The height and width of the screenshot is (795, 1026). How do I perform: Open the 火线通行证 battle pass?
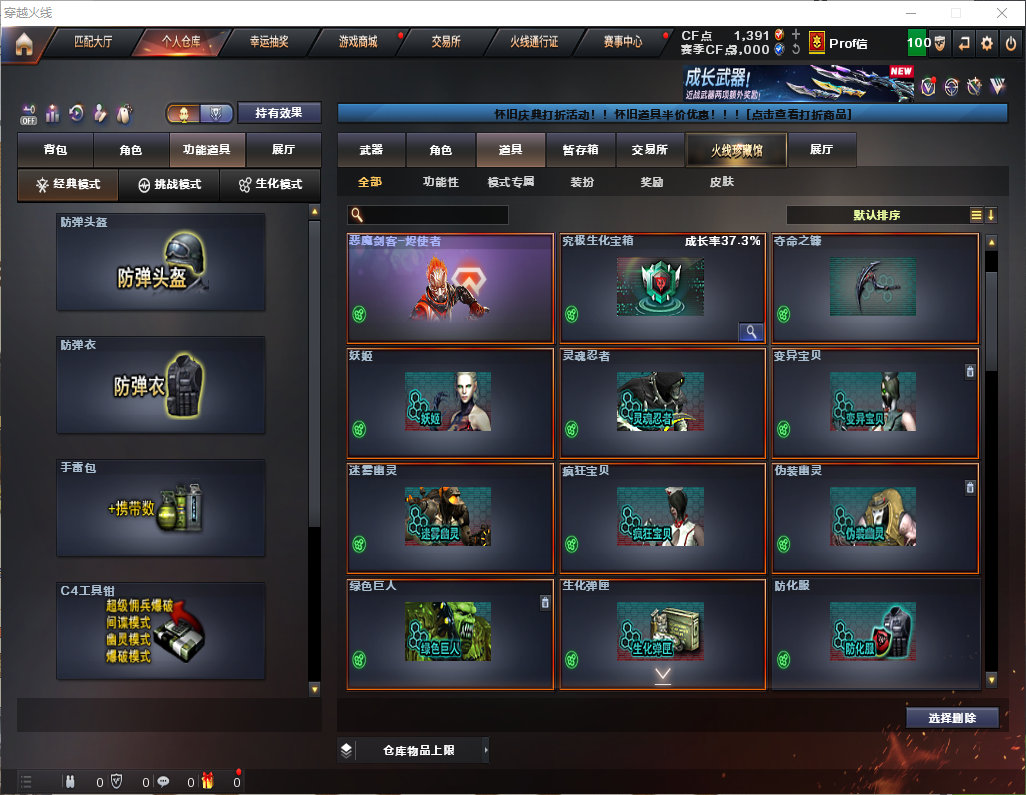coord(534,42)
